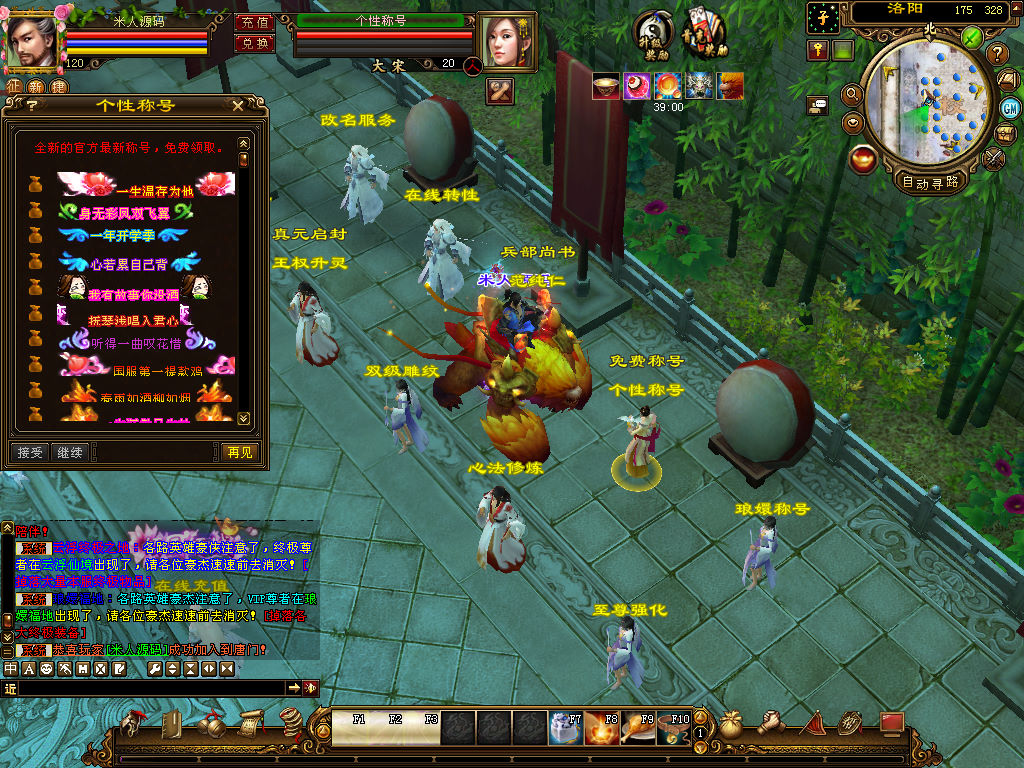Accept with the 接受 button
1024x768 pixels.
coord(30,453)
